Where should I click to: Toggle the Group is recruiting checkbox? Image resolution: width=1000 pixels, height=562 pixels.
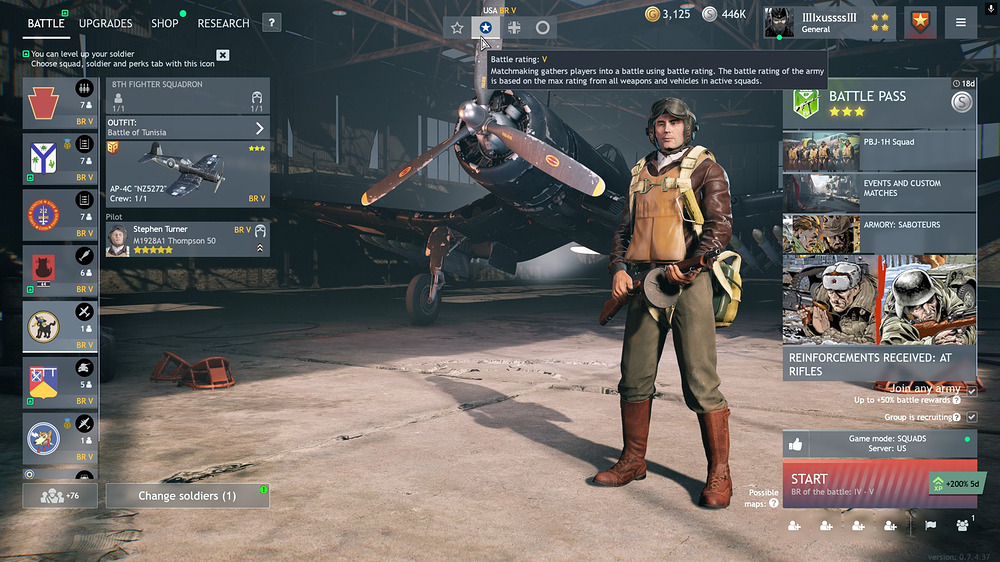(x=971, y=416)
